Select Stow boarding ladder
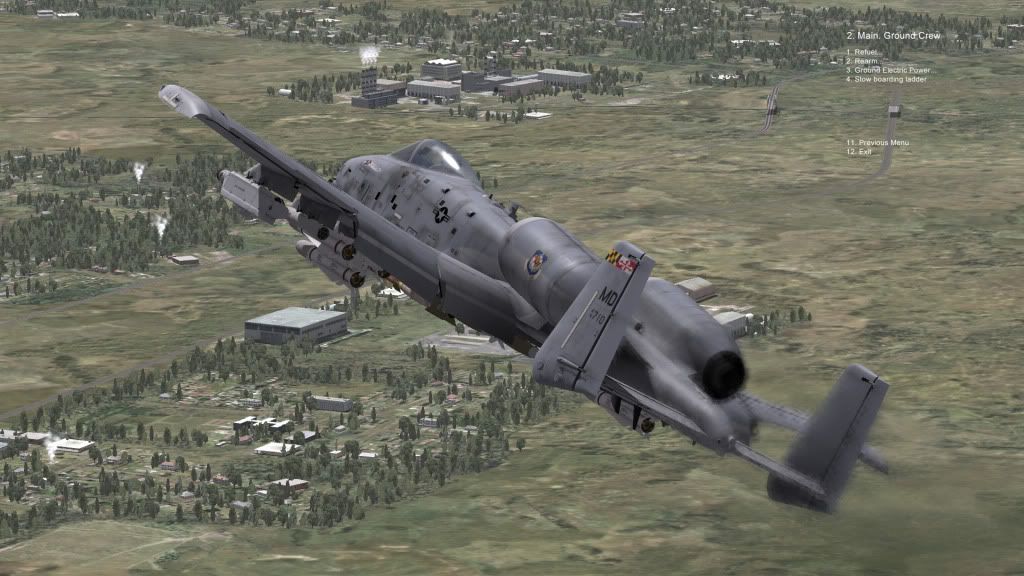 click(x=886, y=79)
